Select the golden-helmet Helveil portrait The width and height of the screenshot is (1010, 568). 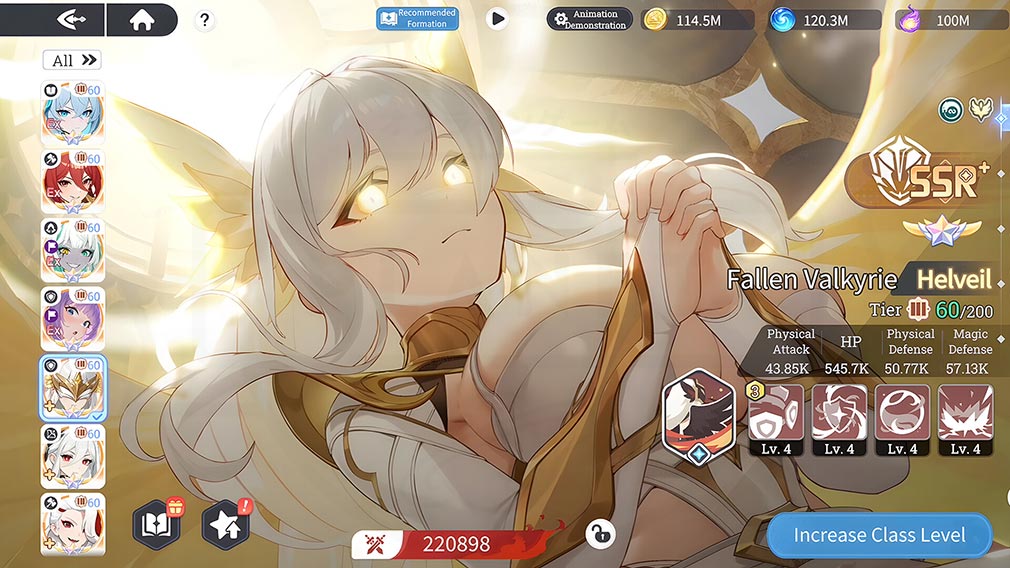pyautogui.click(x=72, y=387)
